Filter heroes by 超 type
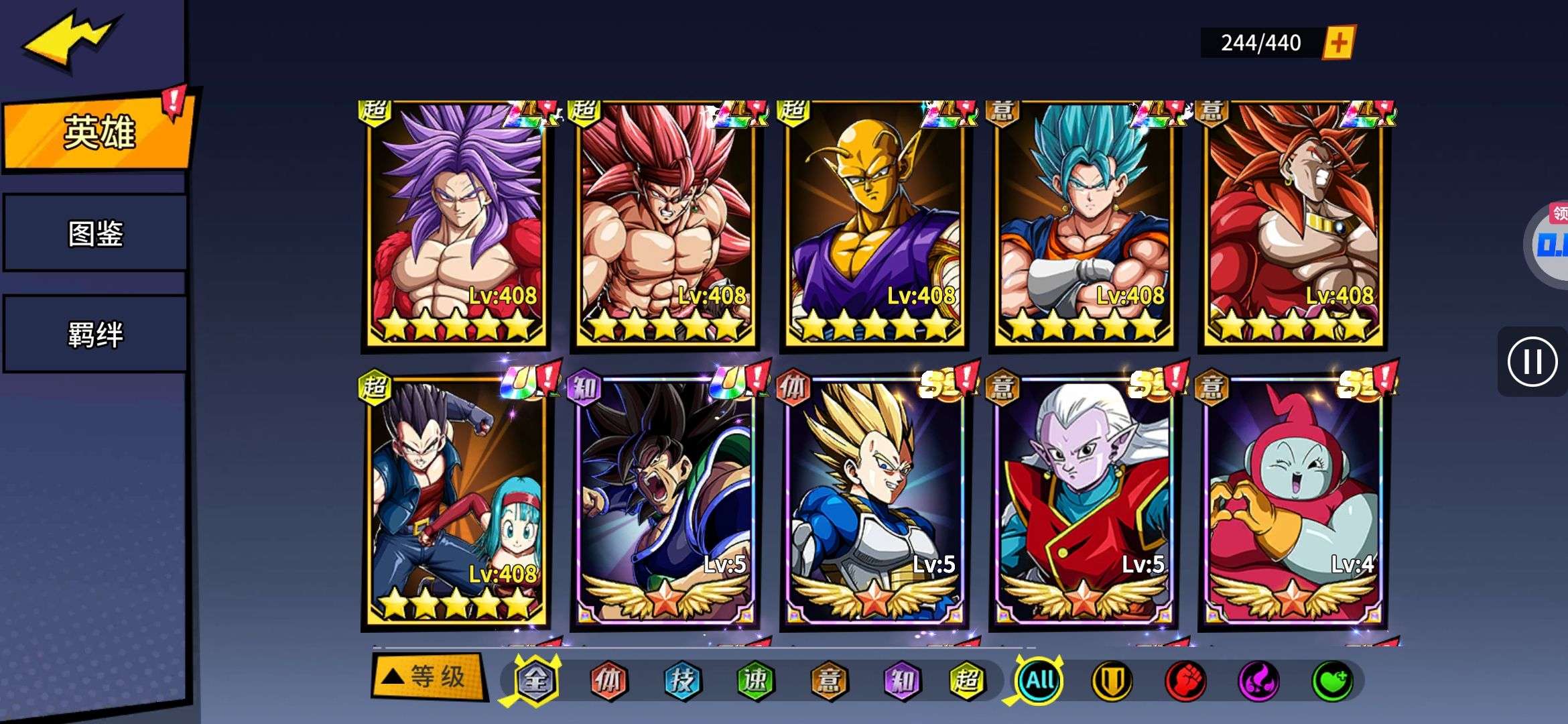Viewport: 1568px width, 724px height. point(966,680)
